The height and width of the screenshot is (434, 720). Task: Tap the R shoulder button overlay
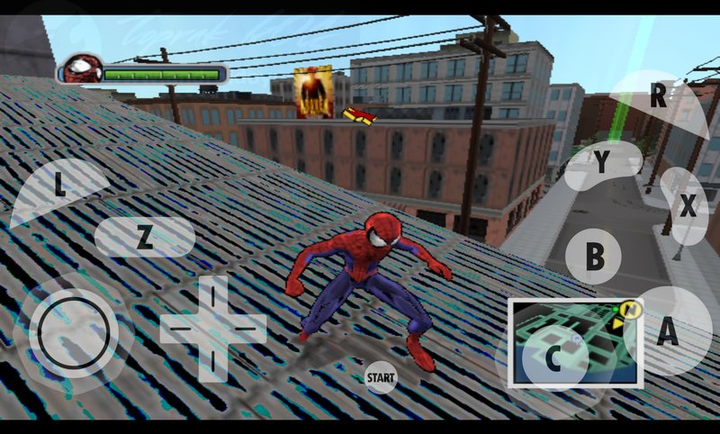[656, 97]
